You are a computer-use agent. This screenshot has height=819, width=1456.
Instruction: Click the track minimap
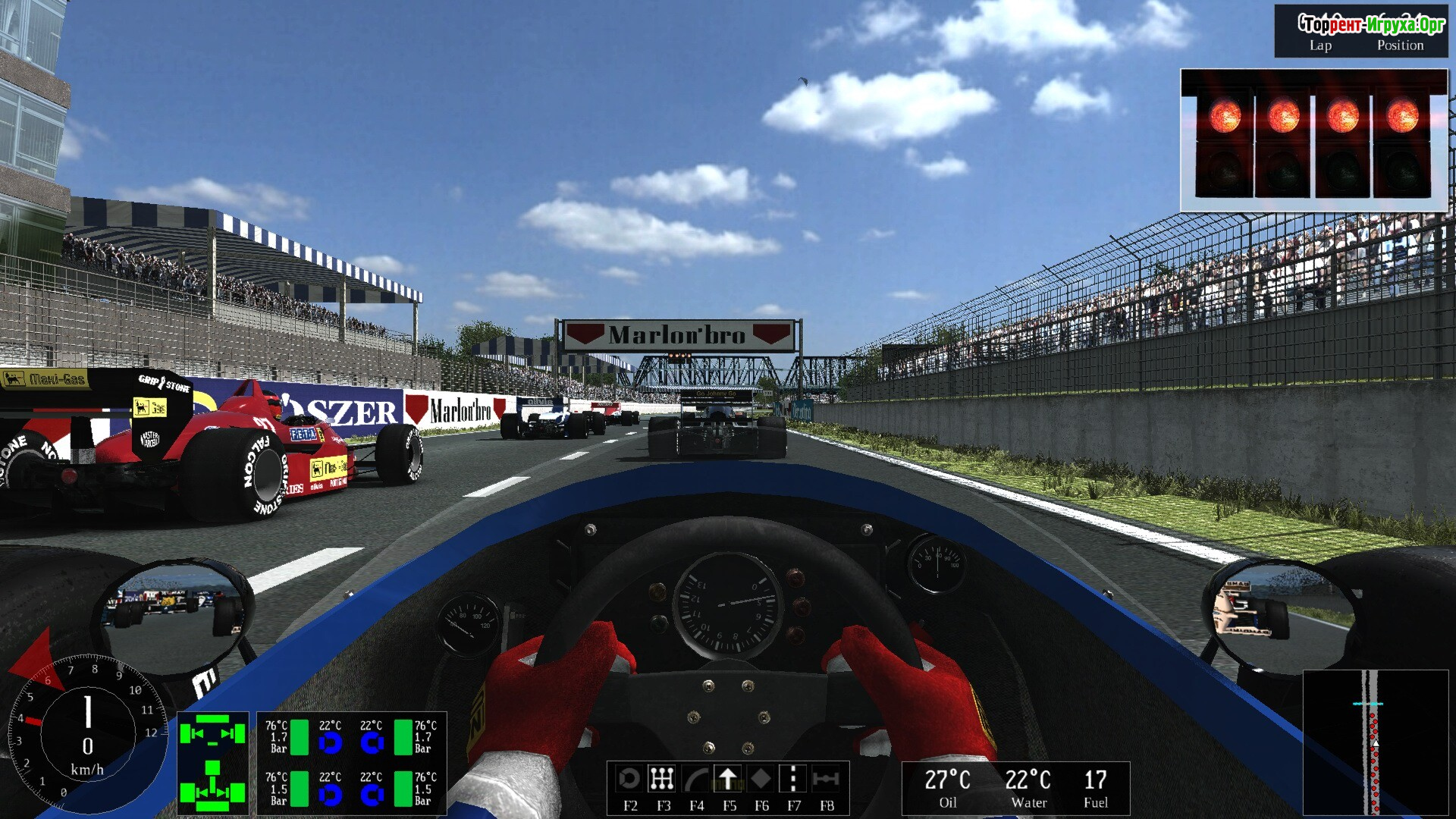click(1375, 742)
